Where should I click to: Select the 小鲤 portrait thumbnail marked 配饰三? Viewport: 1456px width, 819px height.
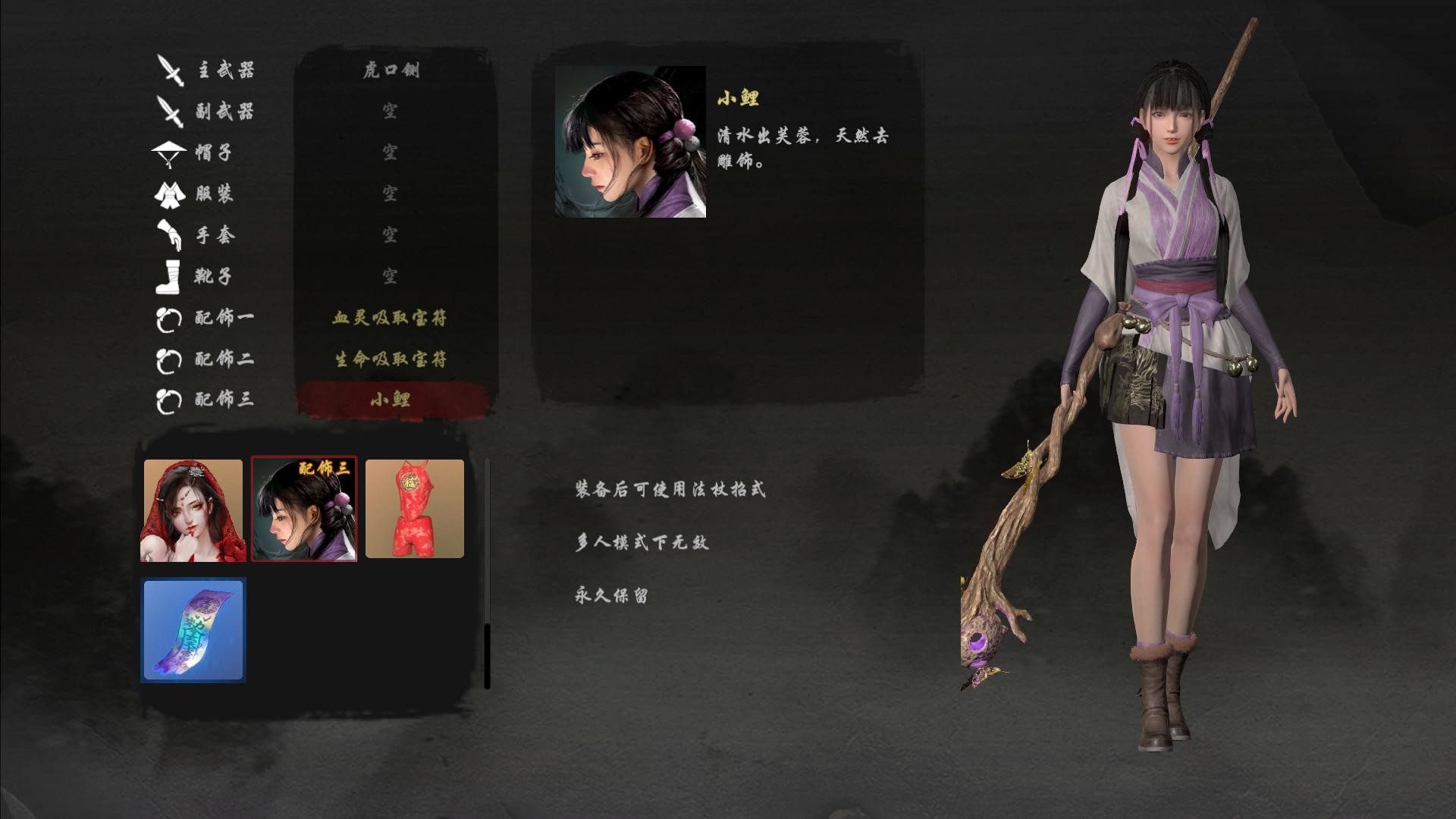304,508
